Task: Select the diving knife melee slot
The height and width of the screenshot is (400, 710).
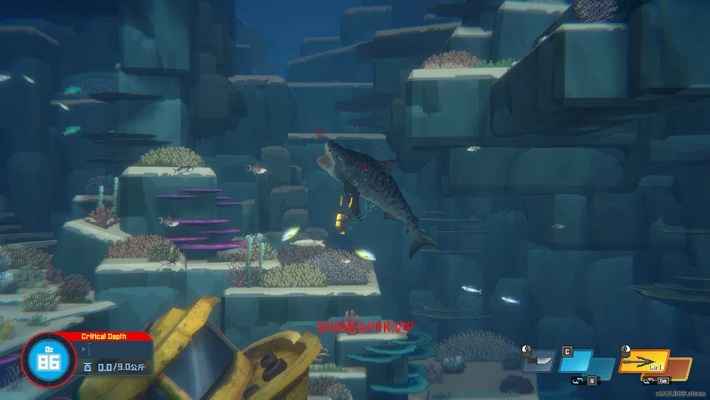Action: click(539, 360)
